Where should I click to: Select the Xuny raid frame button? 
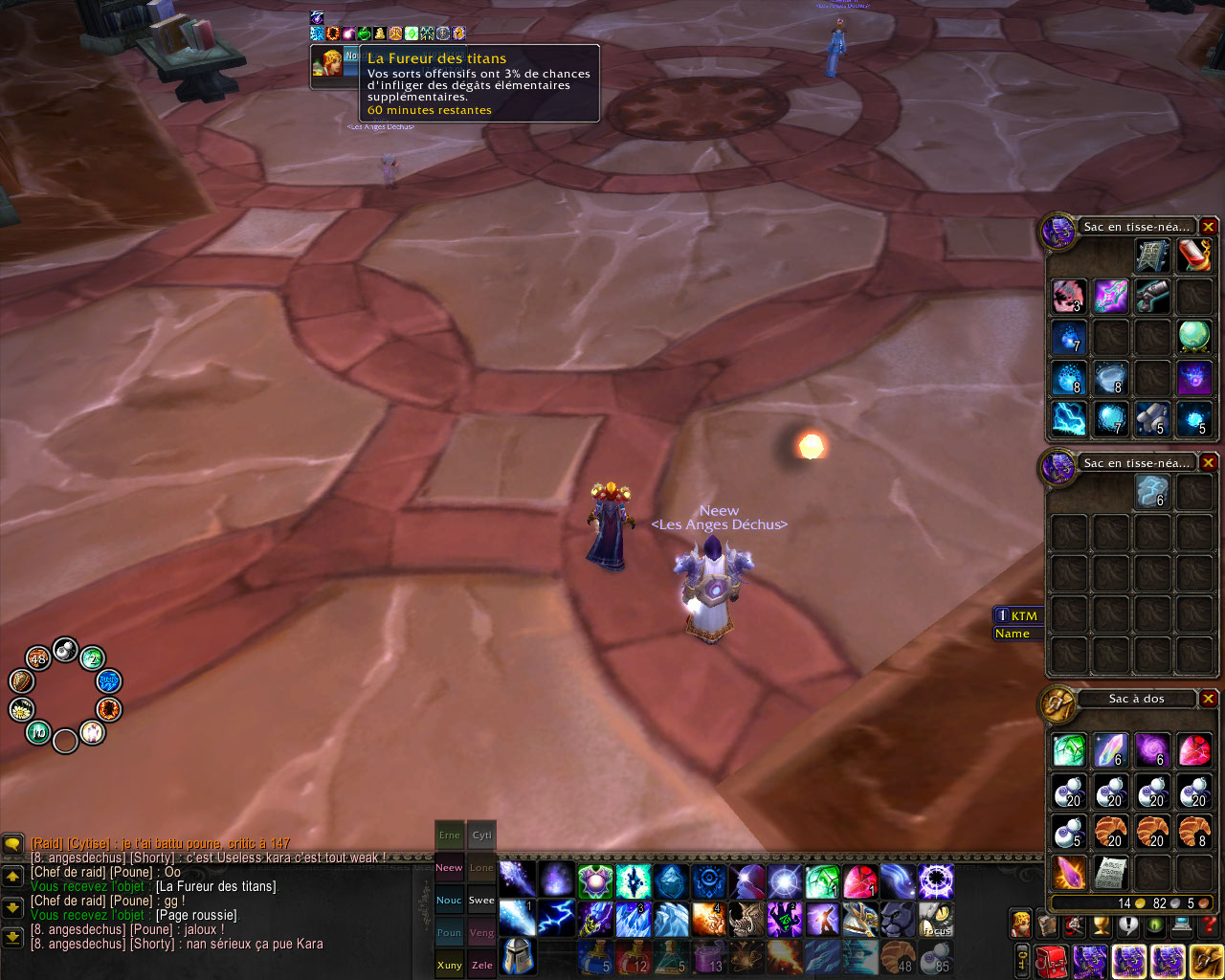click(x=449, y=965)
